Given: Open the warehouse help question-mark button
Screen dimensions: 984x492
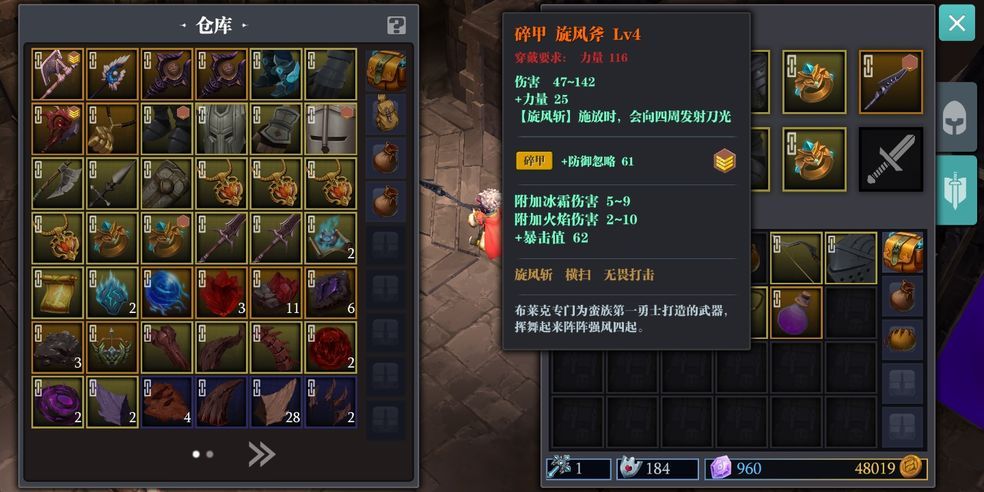Looking at the screenshot, I should [x=396, y=26].
